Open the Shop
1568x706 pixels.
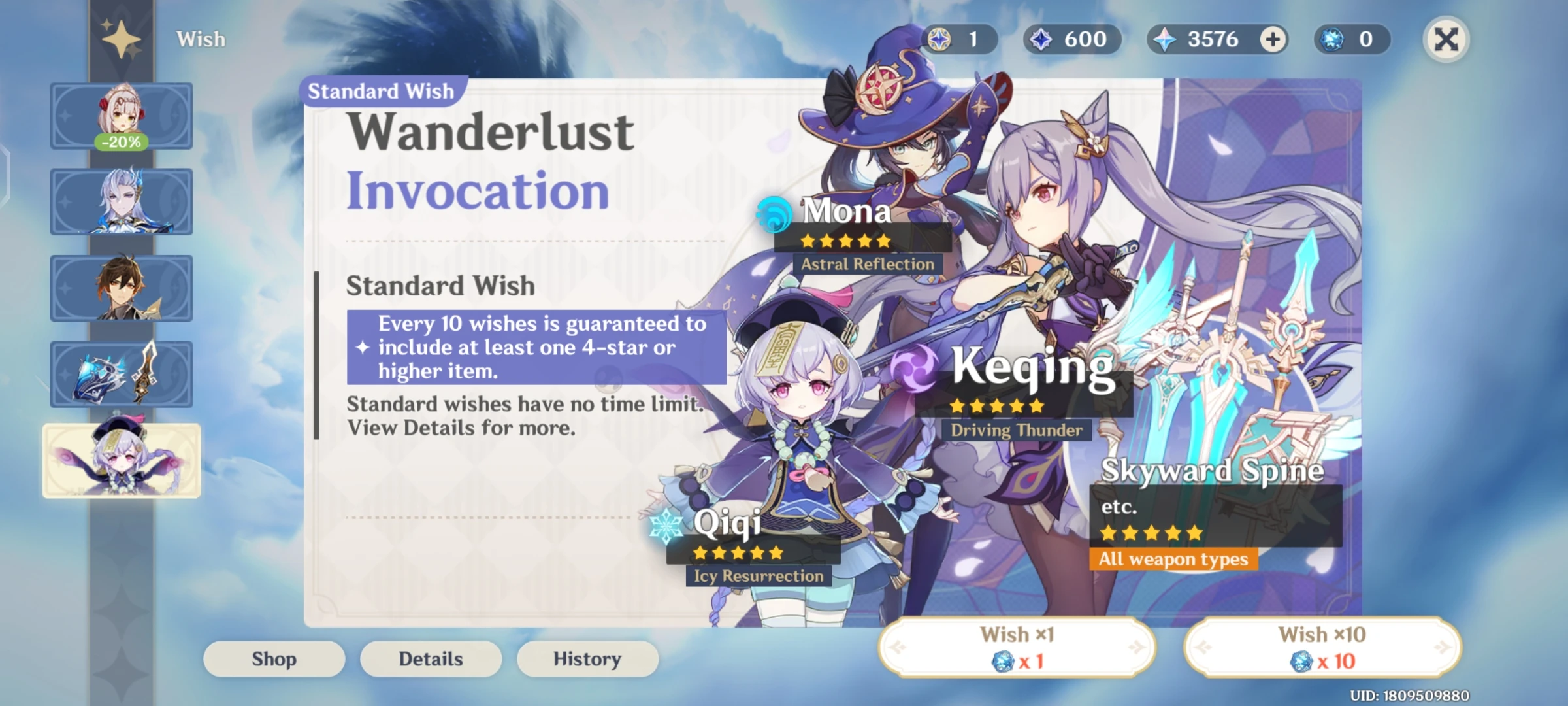click(x=274, y=658)
